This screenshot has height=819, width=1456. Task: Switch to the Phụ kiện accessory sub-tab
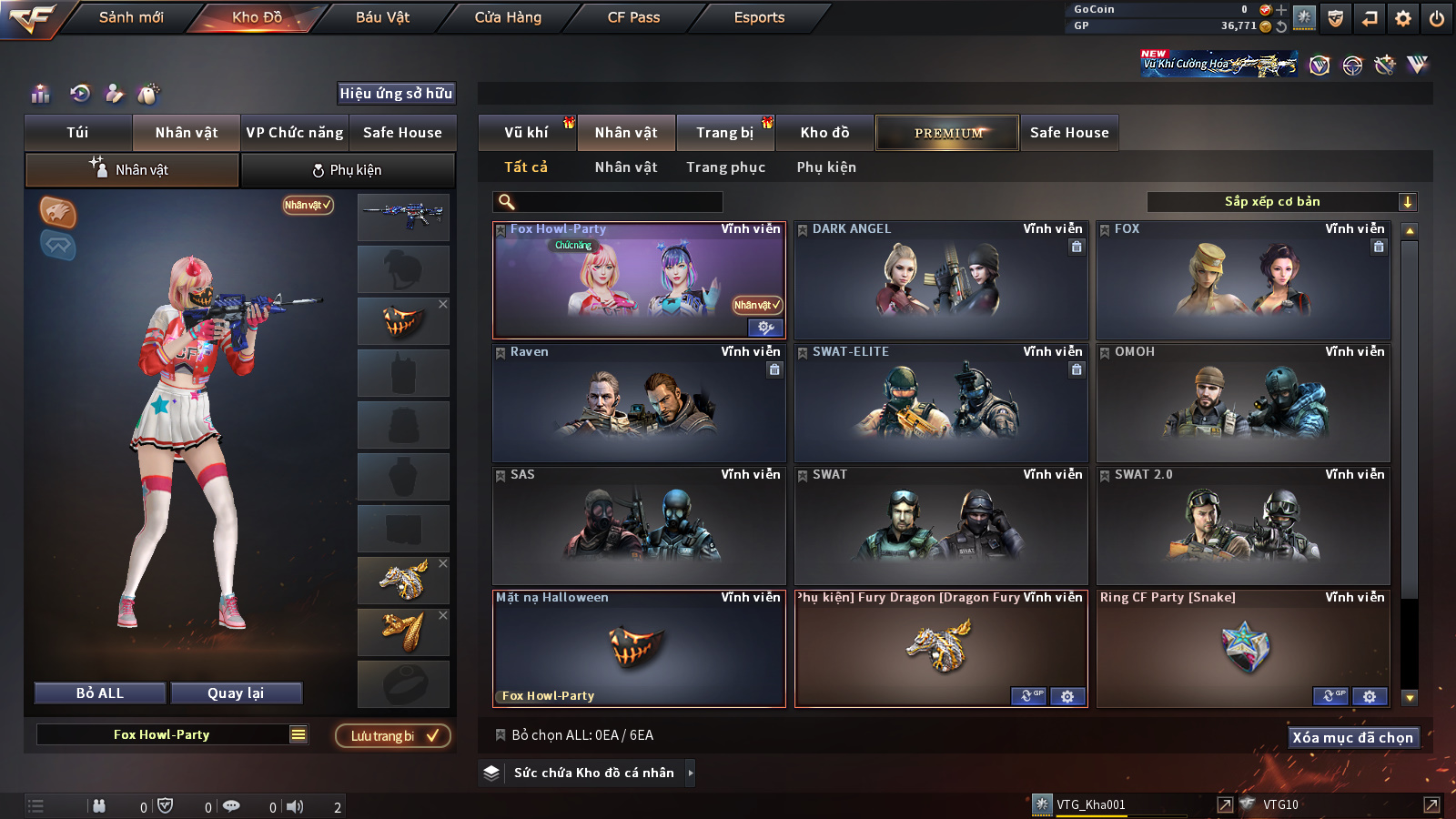(347, 170)
